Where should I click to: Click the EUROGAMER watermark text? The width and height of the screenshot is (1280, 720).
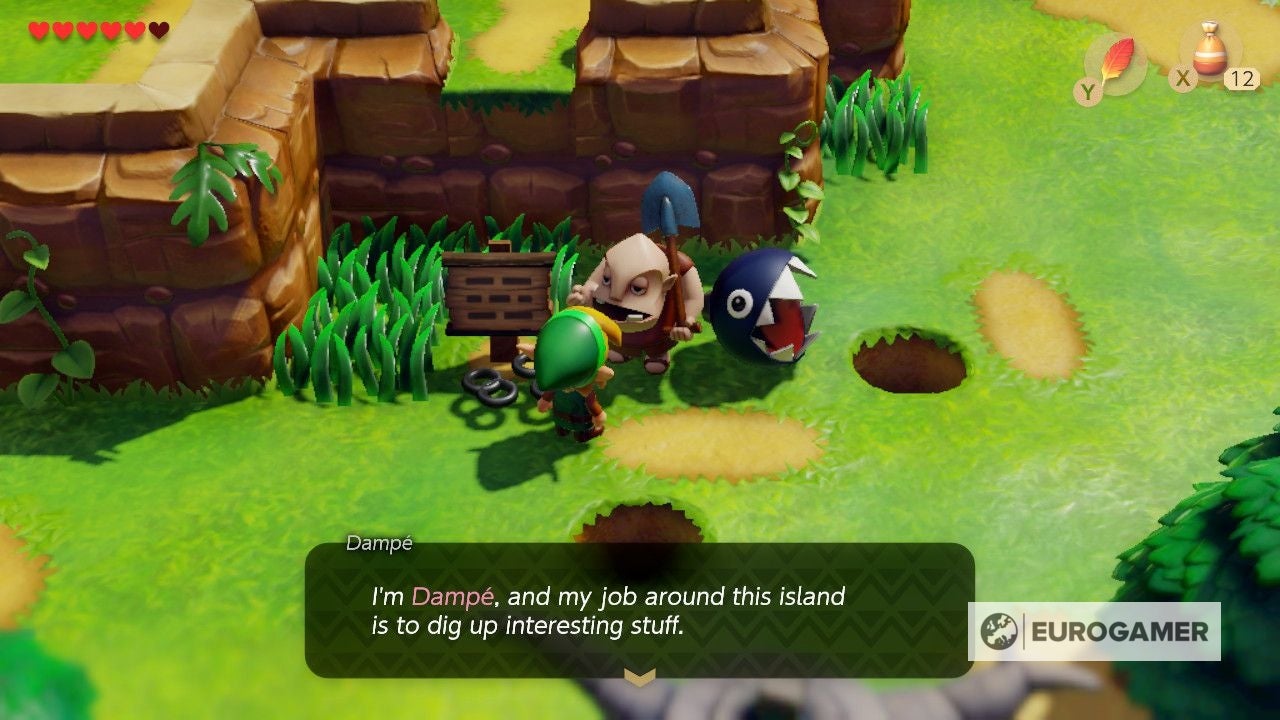point(1120,632)
